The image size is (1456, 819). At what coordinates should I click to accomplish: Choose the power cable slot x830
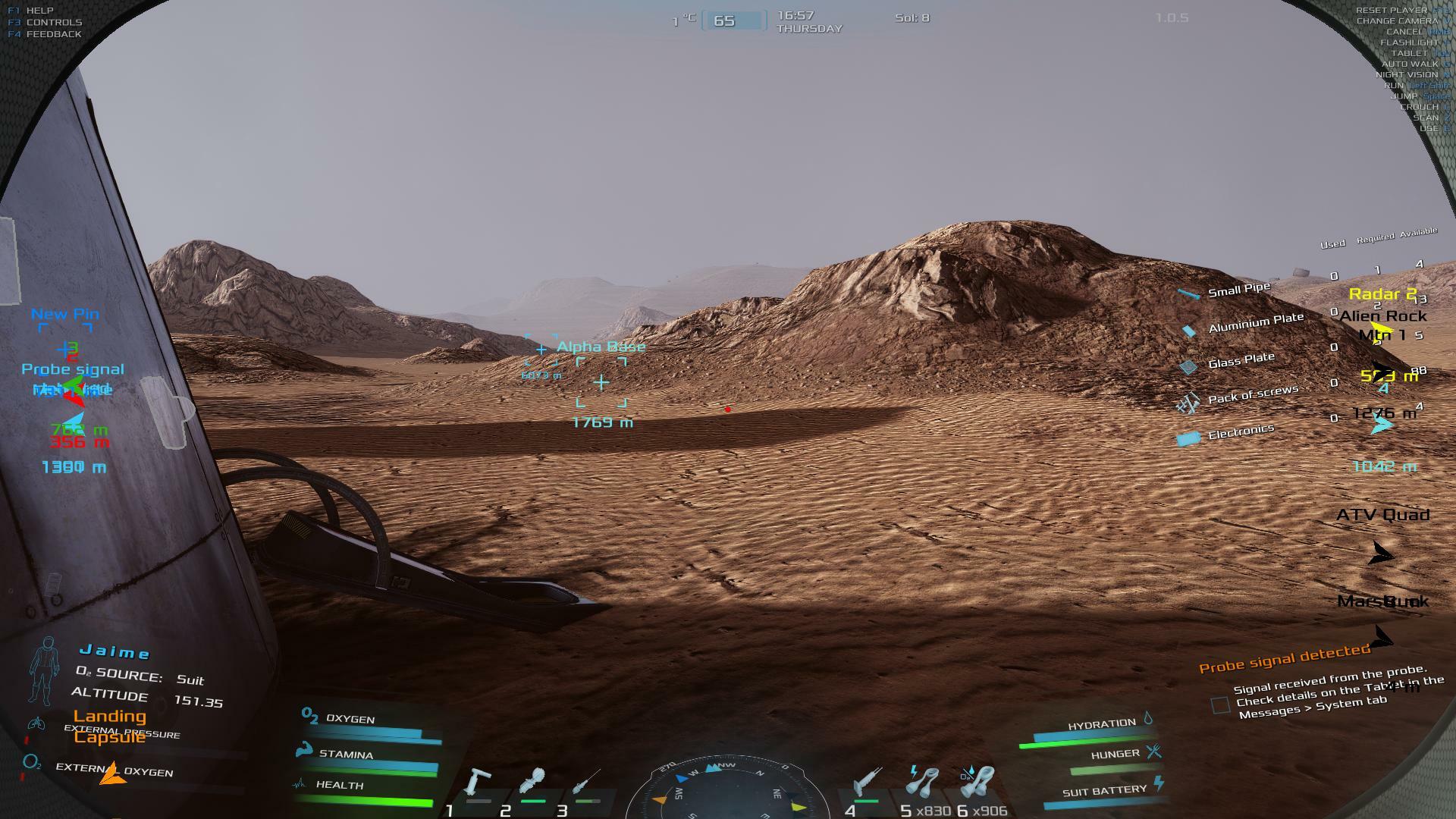click(x=923, y=783)
